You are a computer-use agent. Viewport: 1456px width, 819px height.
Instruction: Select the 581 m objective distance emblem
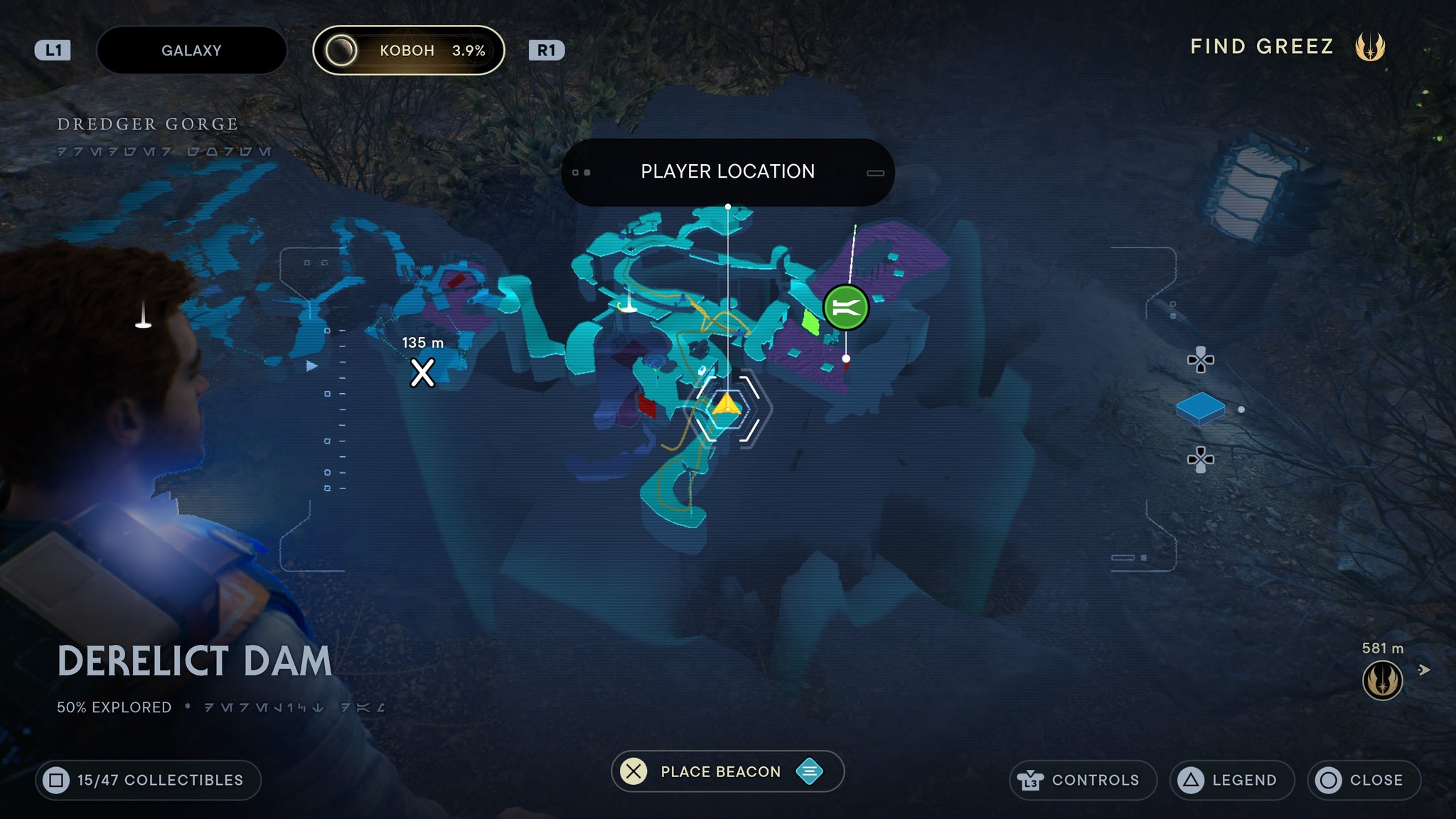[x=1382, y=680]
